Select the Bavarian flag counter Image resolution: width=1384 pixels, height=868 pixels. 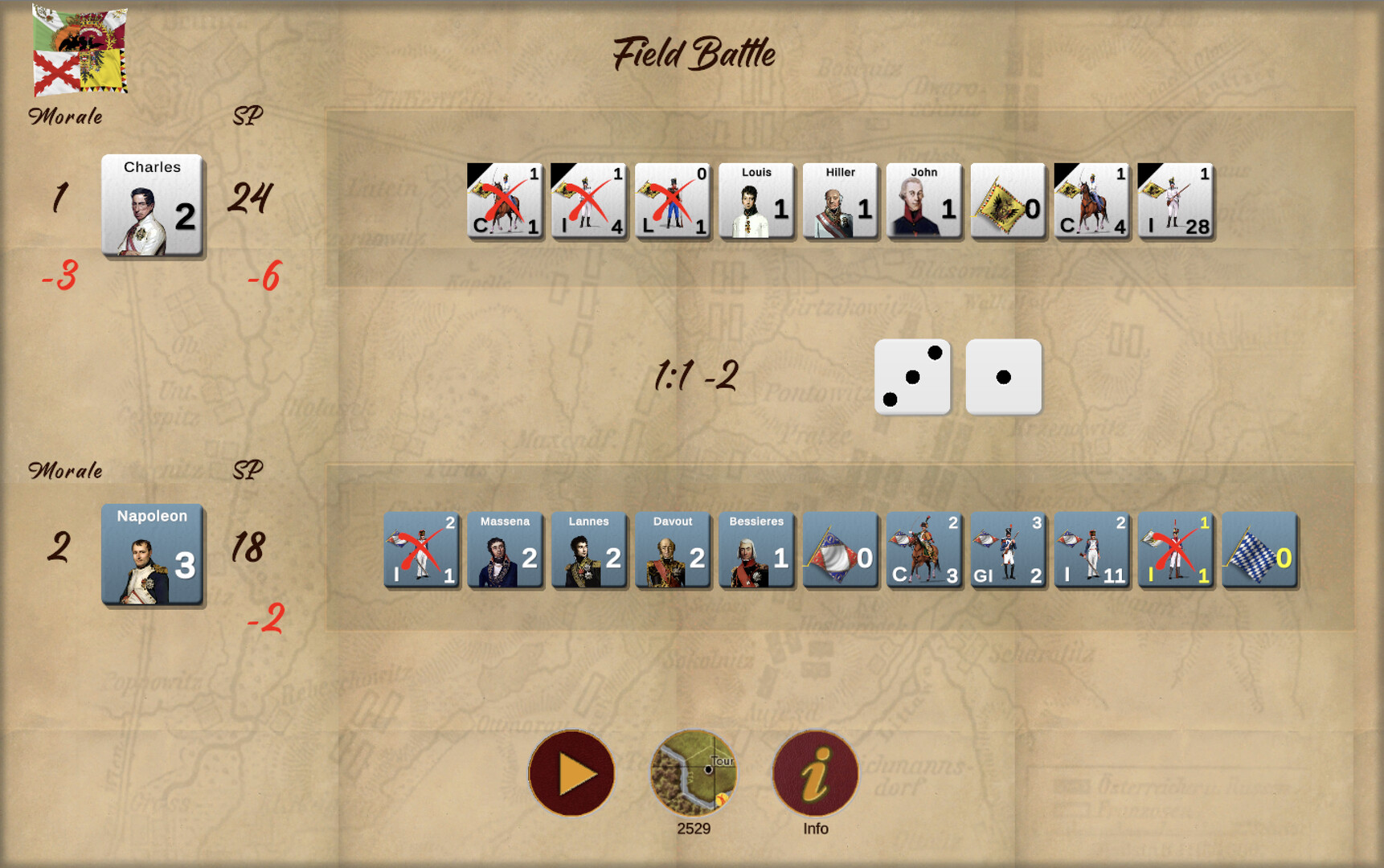click(1259, 551)
